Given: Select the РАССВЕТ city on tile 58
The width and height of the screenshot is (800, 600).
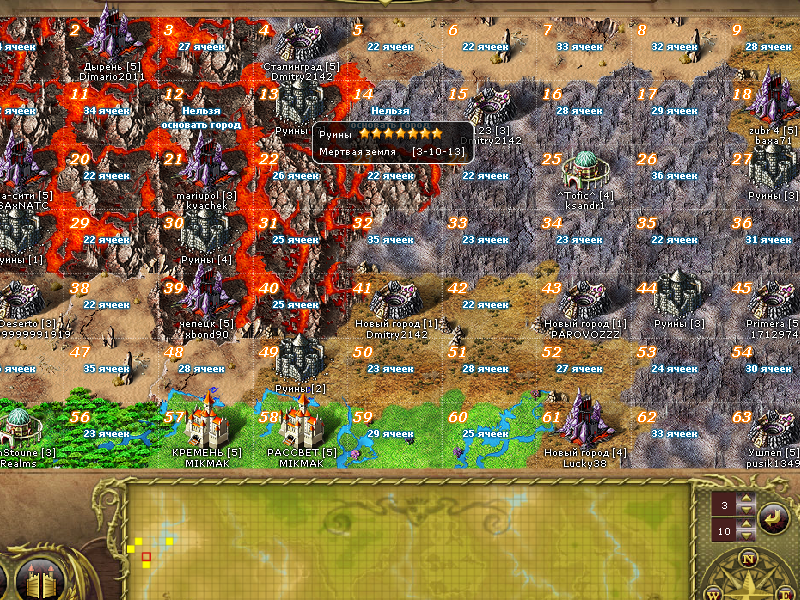Looking at the screenshot, I should tap(299, 421).
